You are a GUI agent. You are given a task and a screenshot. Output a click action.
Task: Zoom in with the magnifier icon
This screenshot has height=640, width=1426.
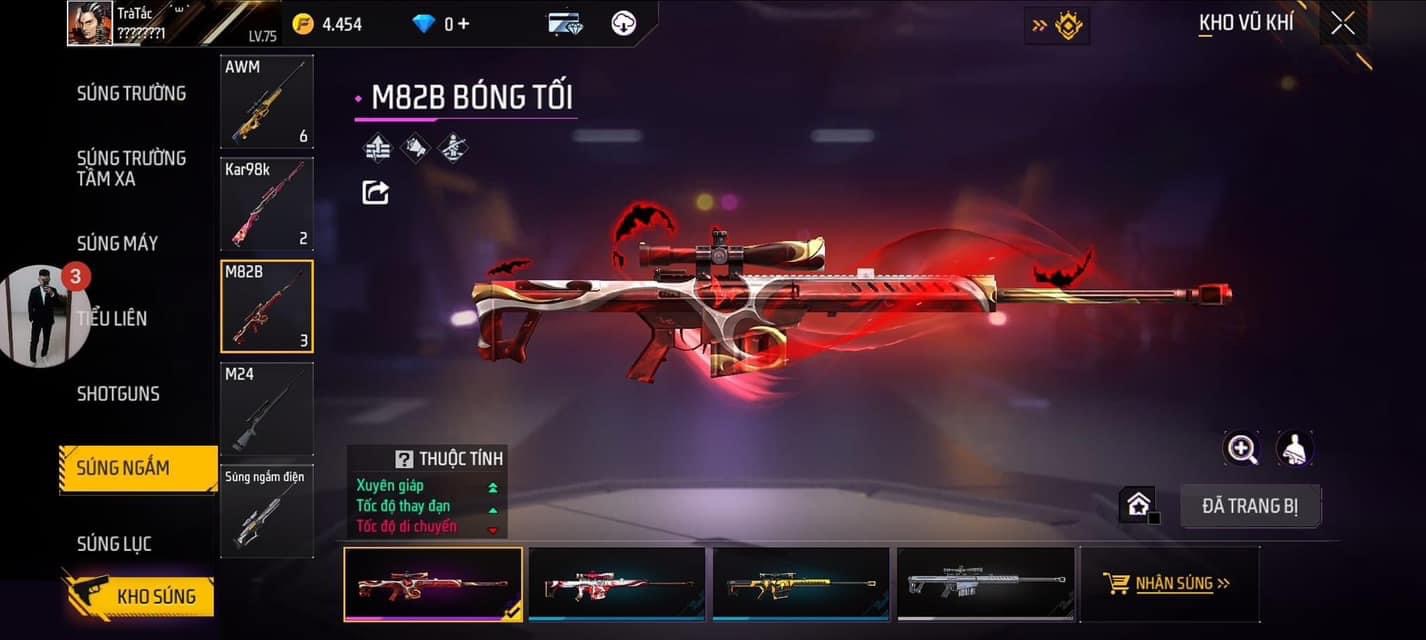click(x=1242, y=449)
